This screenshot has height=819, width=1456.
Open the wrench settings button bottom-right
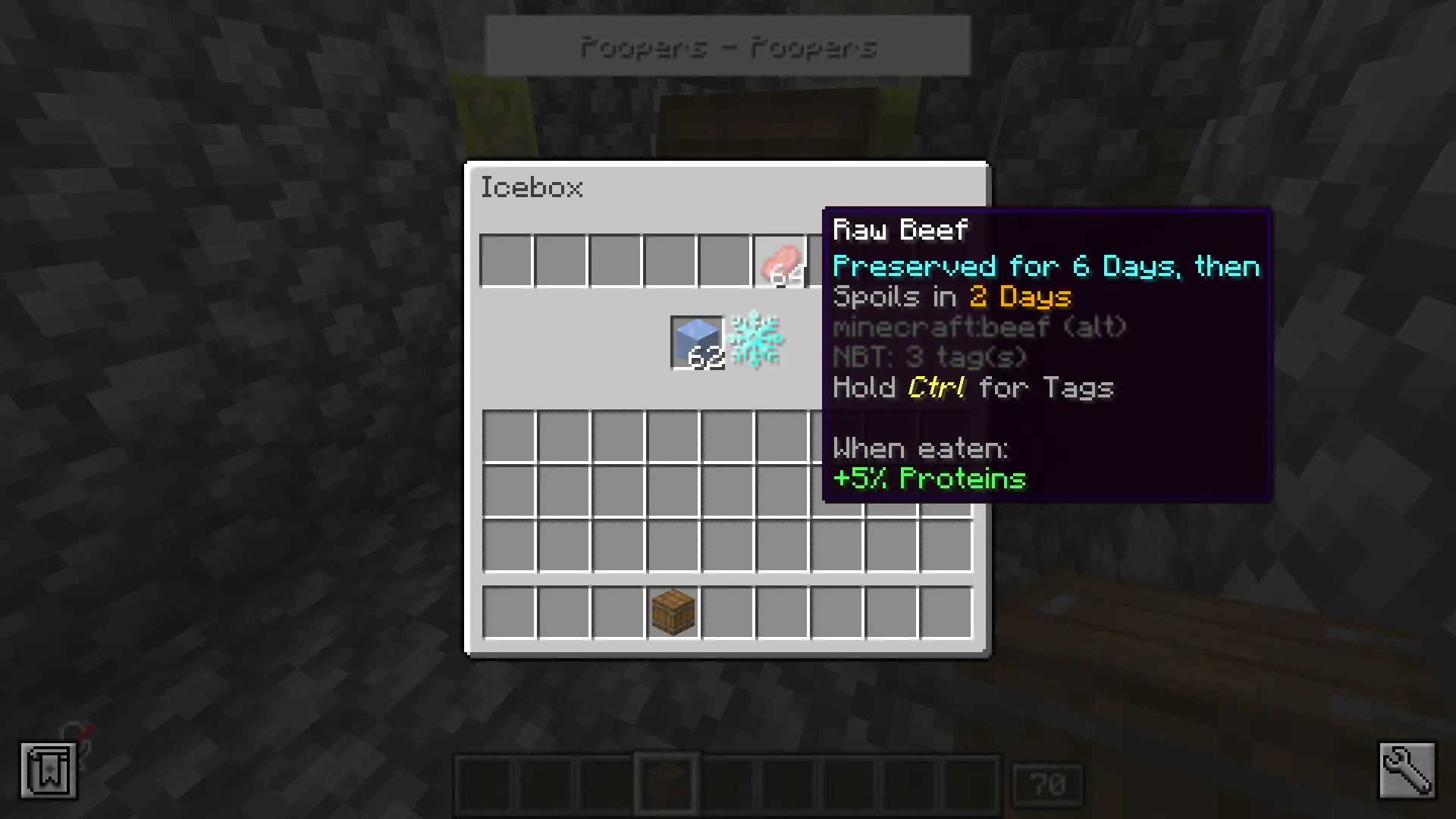click(1407, 770)
